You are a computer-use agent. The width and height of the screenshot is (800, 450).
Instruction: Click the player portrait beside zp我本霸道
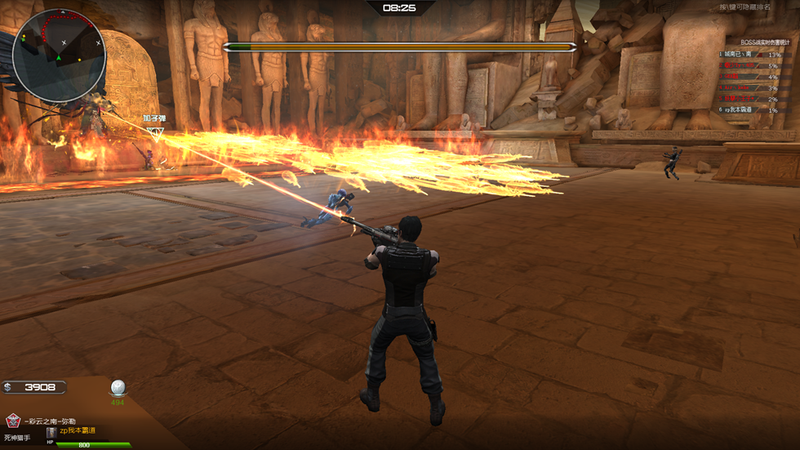[x=52, y=432]
